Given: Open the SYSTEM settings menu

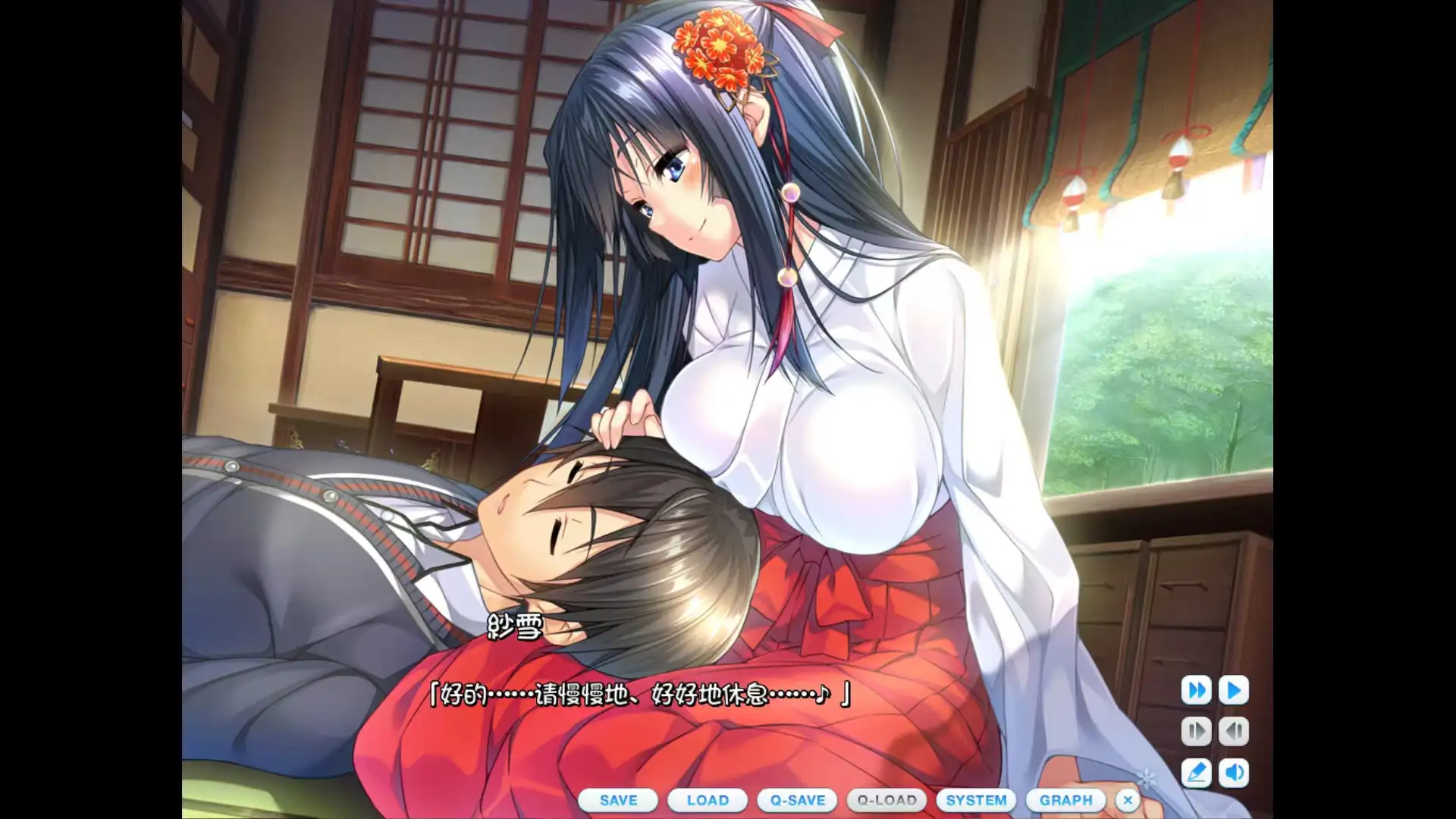Looking at the screenshot, I should click(x=977, y=800).
